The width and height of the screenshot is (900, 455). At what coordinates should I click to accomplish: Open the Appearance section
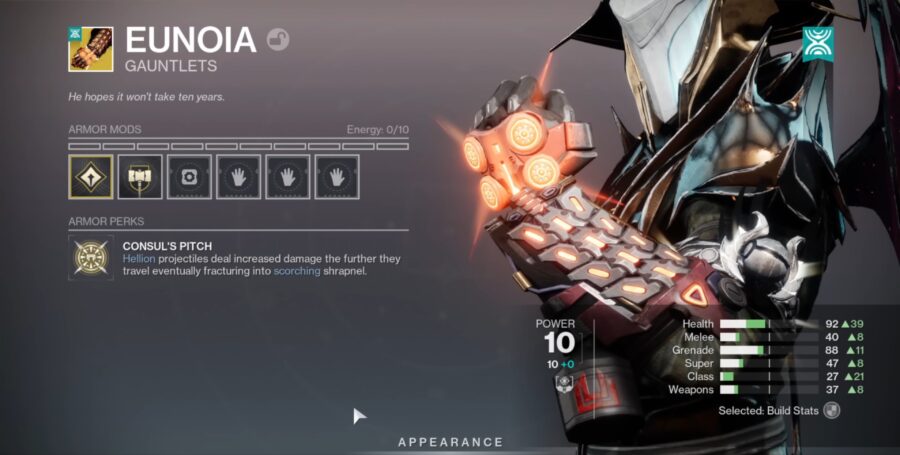click(x=450, y=442)
